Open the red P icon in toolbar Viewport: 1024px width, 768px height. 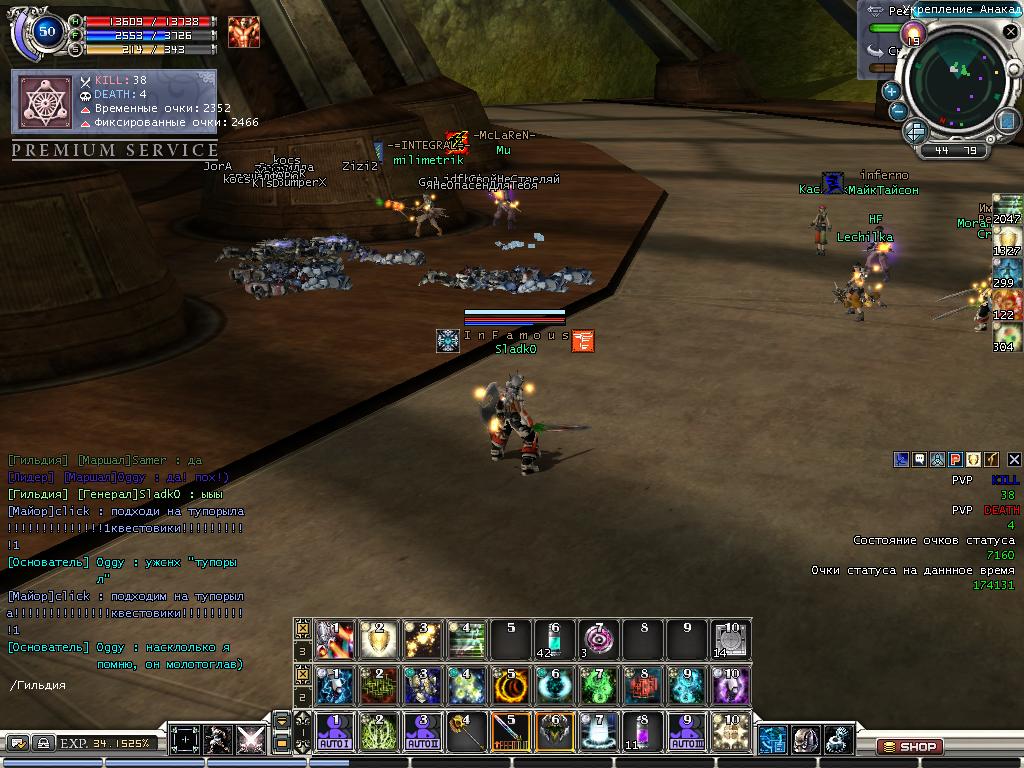click(955, 459)
